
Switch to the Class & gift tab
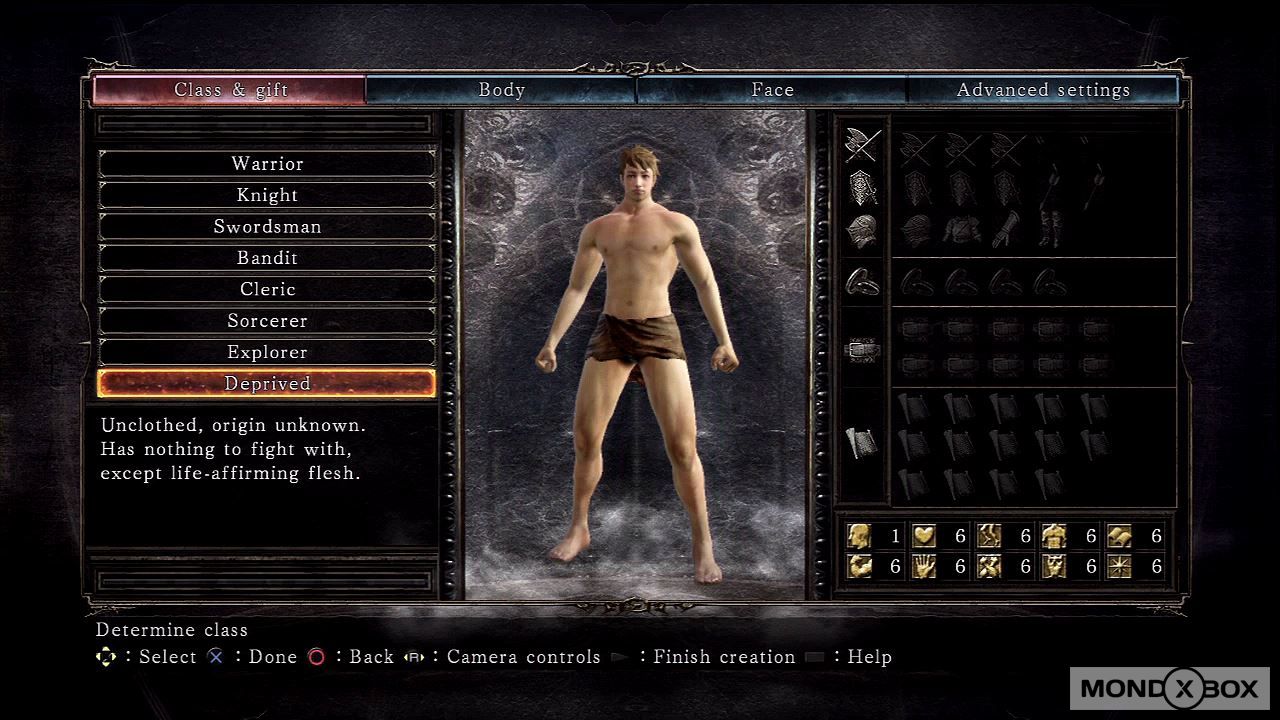coord(230,90)
